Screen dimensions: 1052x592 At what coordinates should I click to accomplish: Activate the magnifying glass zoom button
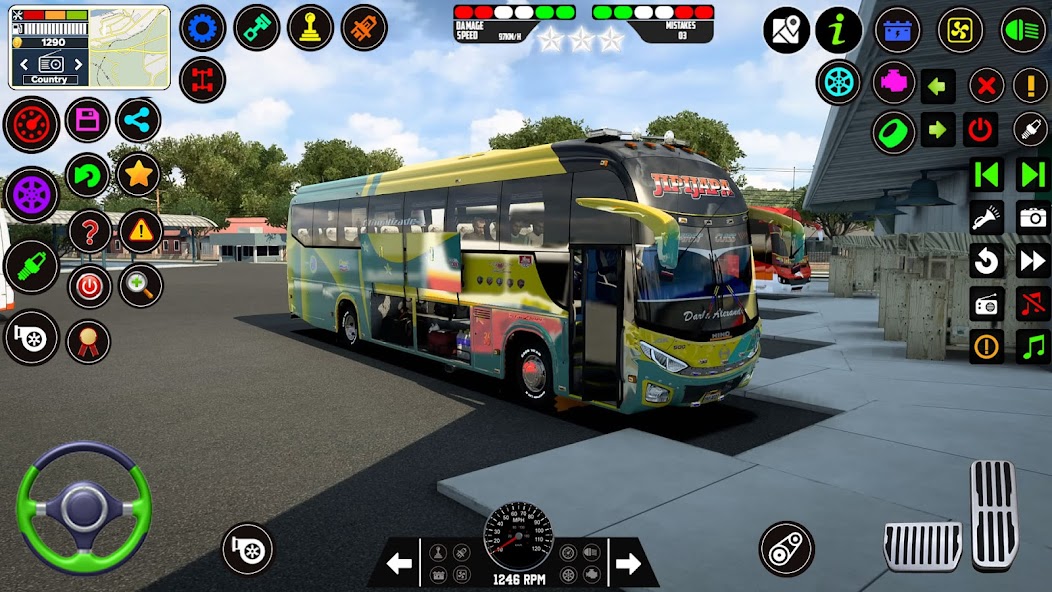[x=141, y=286]
